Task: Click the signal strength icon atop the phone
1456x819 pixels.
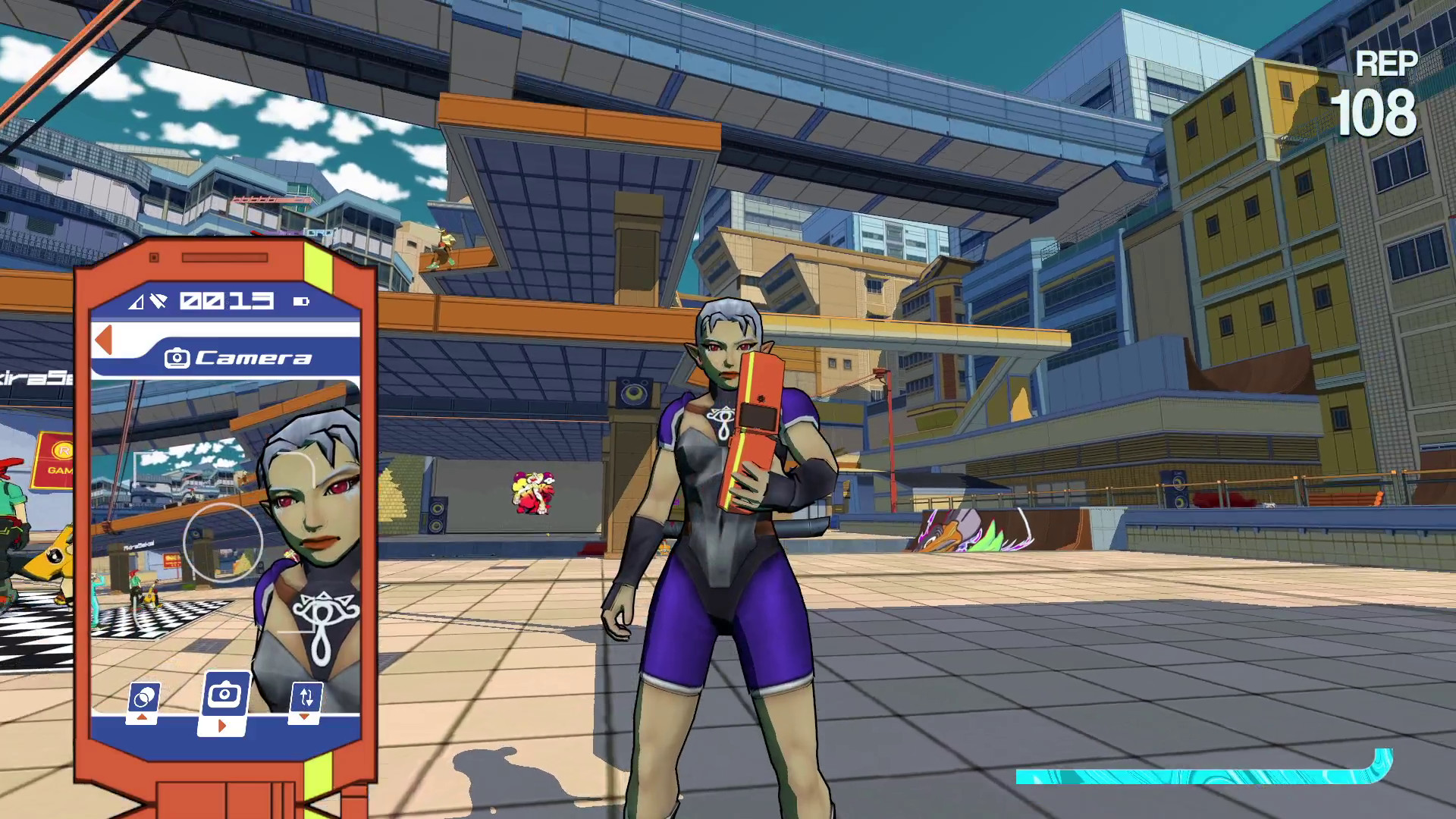Action: pyautogui.click(x=136, y=301)
